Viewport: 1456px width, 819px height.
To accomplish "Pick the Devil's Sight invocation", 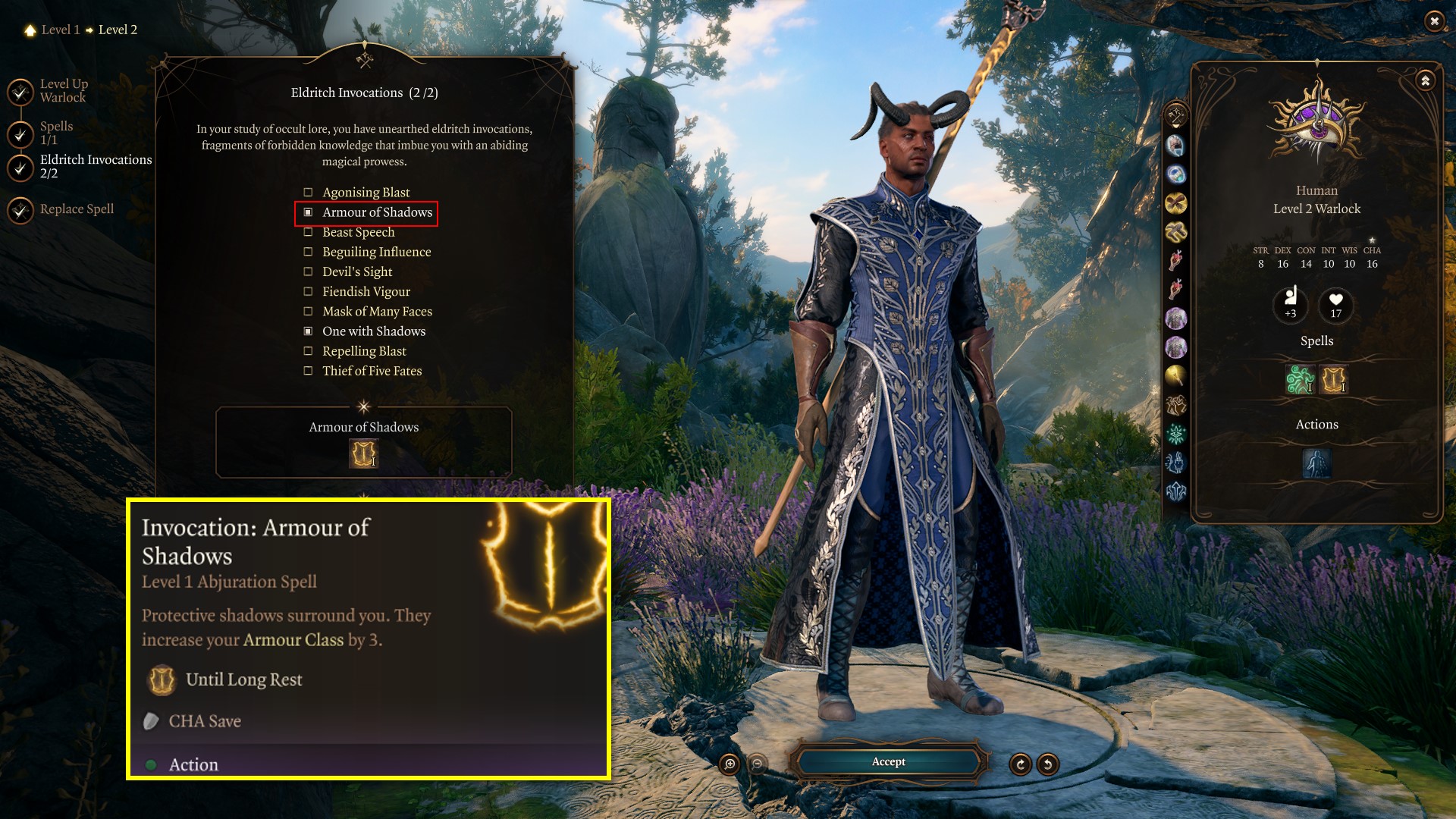I will [309, 271].
